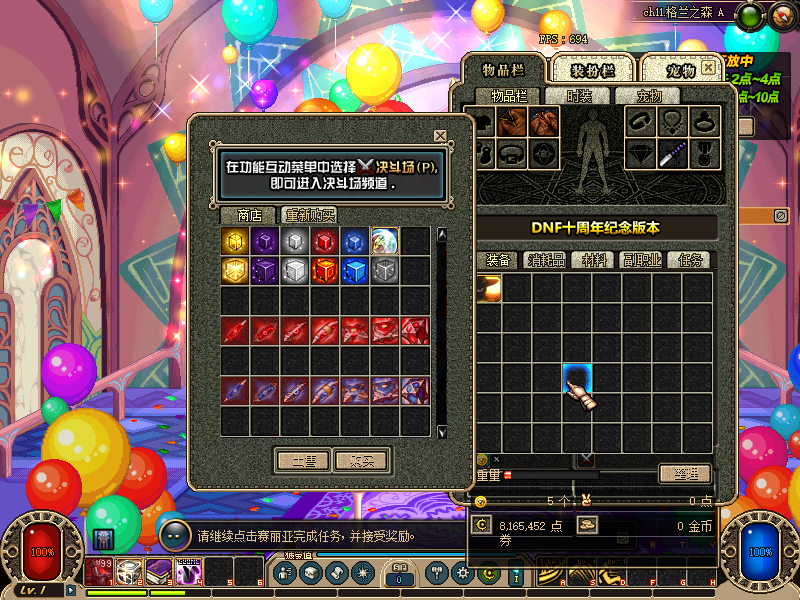The height and width of the screenshot is (600, 800).
Task: Close the shop window
Action: (440, 136)
